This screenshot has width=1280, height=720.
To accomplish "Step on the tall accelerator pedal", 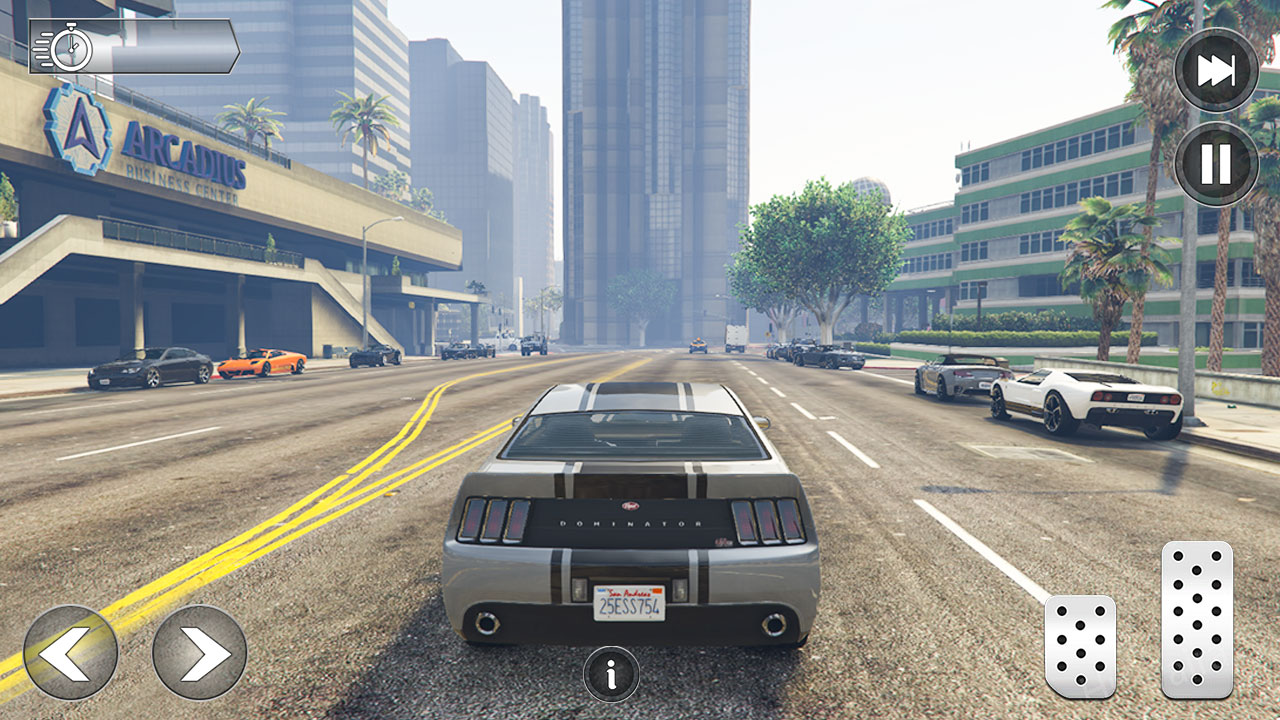I will coord(1196,619).
